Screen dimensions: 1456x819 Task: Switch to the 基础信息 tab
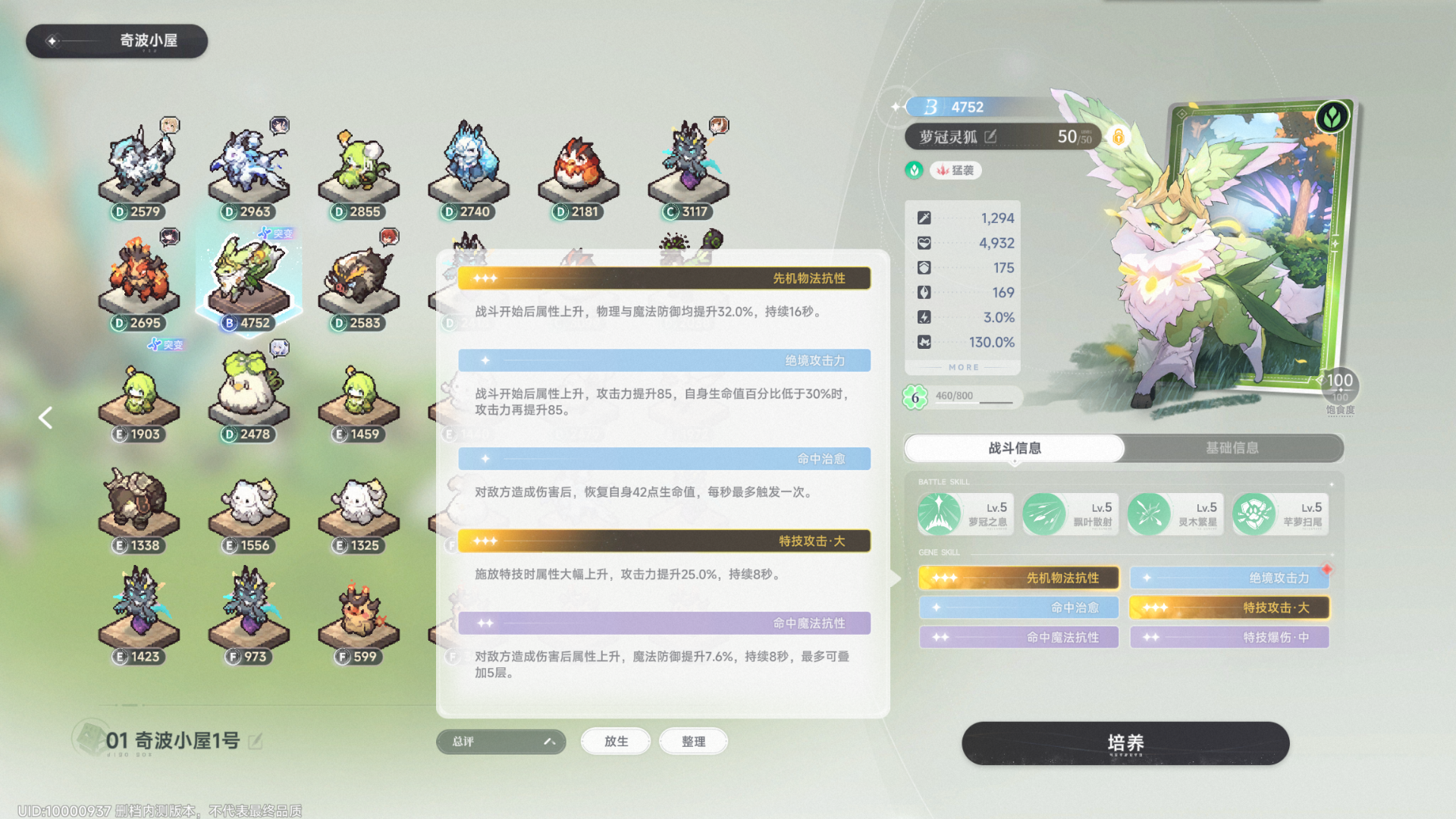[x=1231, y=447]
